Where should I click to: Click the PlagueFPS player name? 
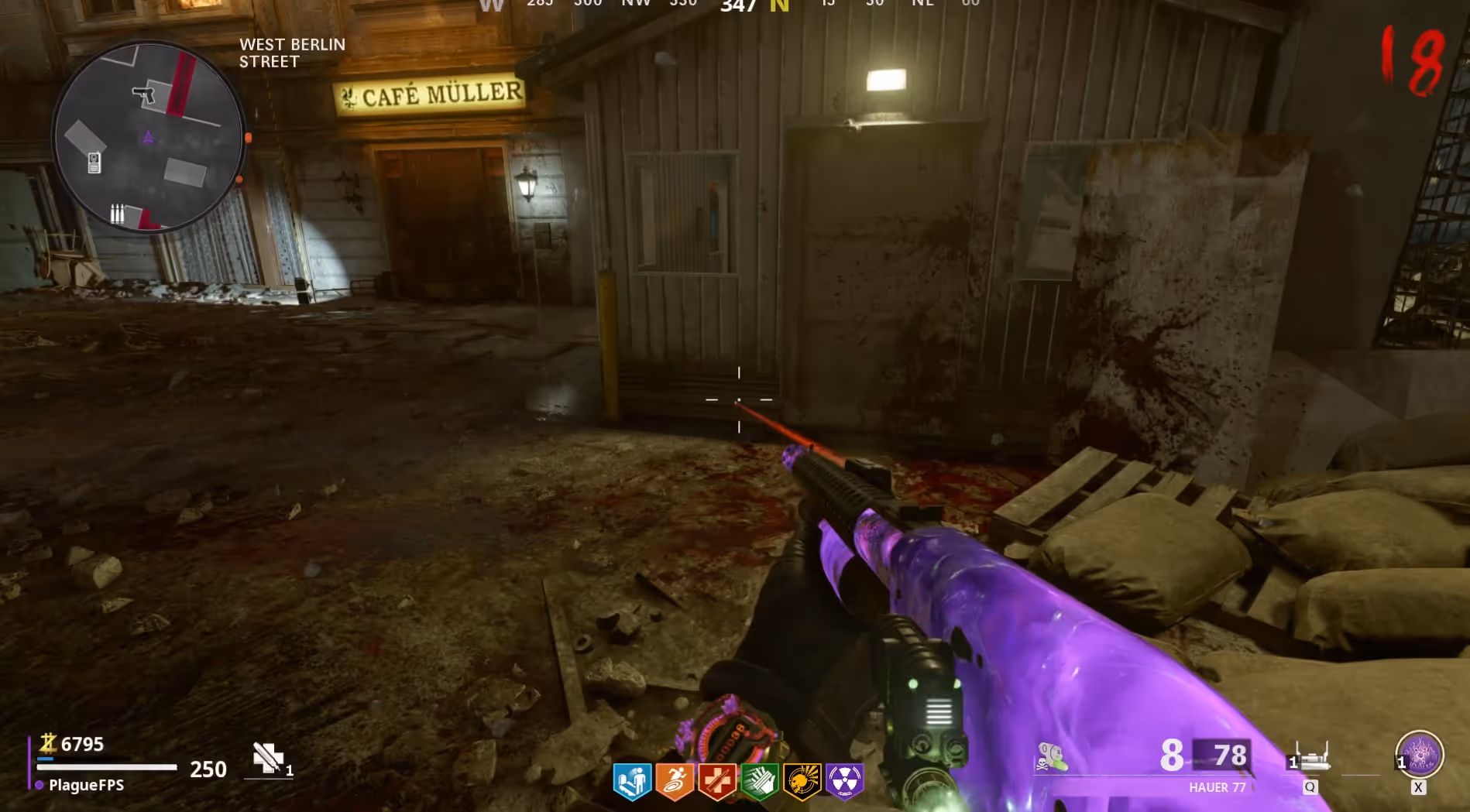tap(86, 785)
